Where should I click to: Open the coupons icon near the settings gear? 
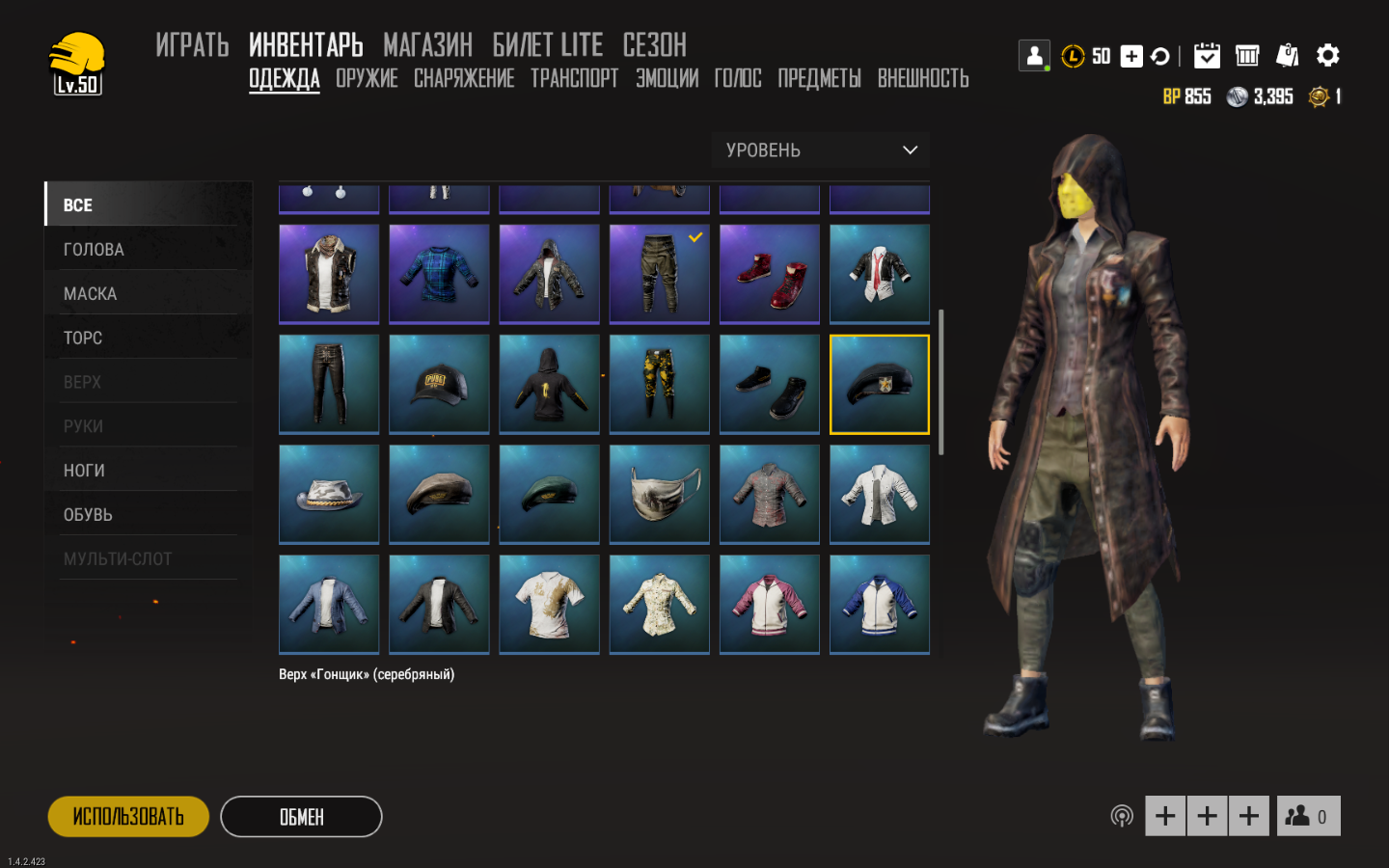click(1287, 55)
